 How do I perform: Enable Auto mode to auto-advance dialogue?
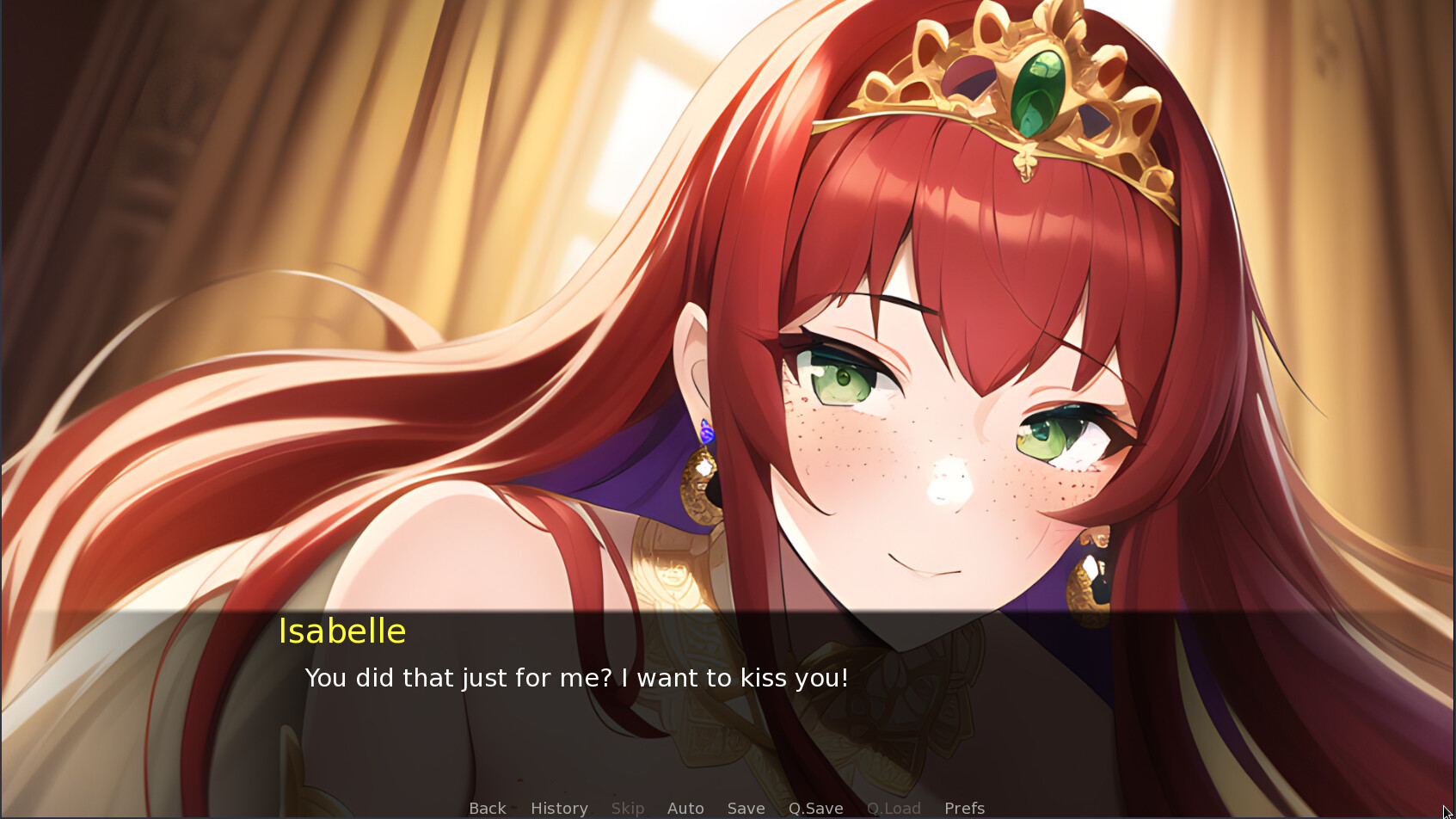click(x=685, y=807)
